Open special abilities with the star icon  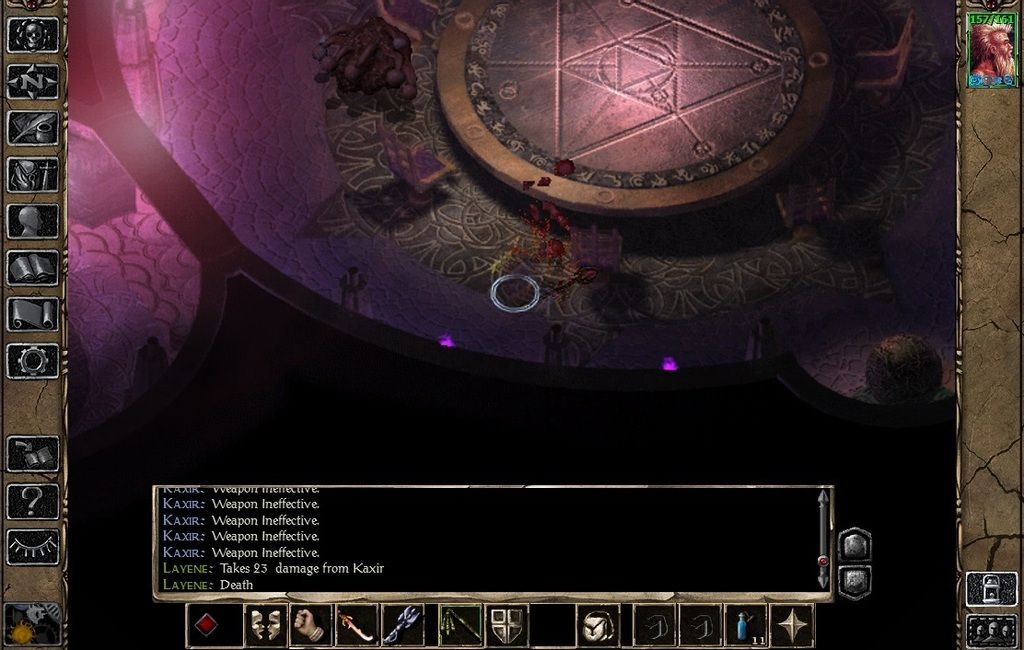(792, 626)
